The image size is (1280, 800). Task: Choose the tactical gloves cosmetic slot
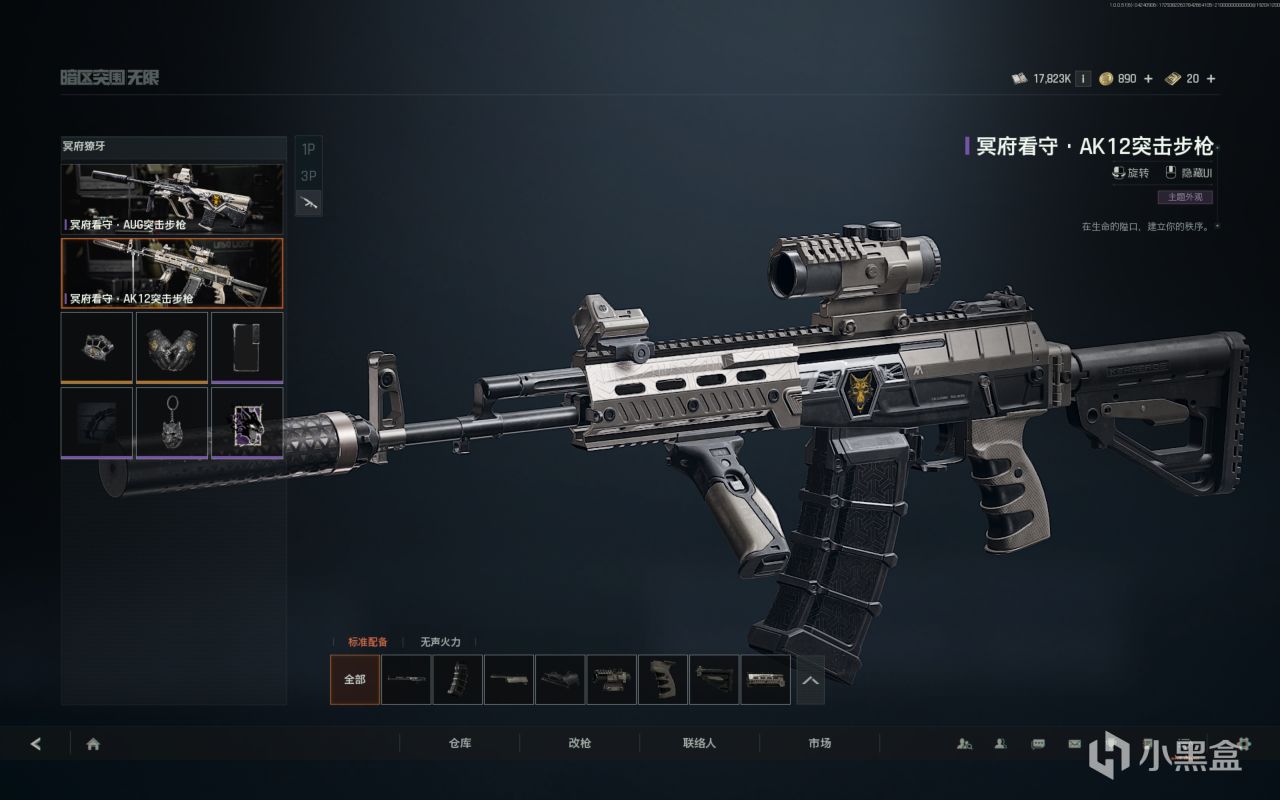172,347
